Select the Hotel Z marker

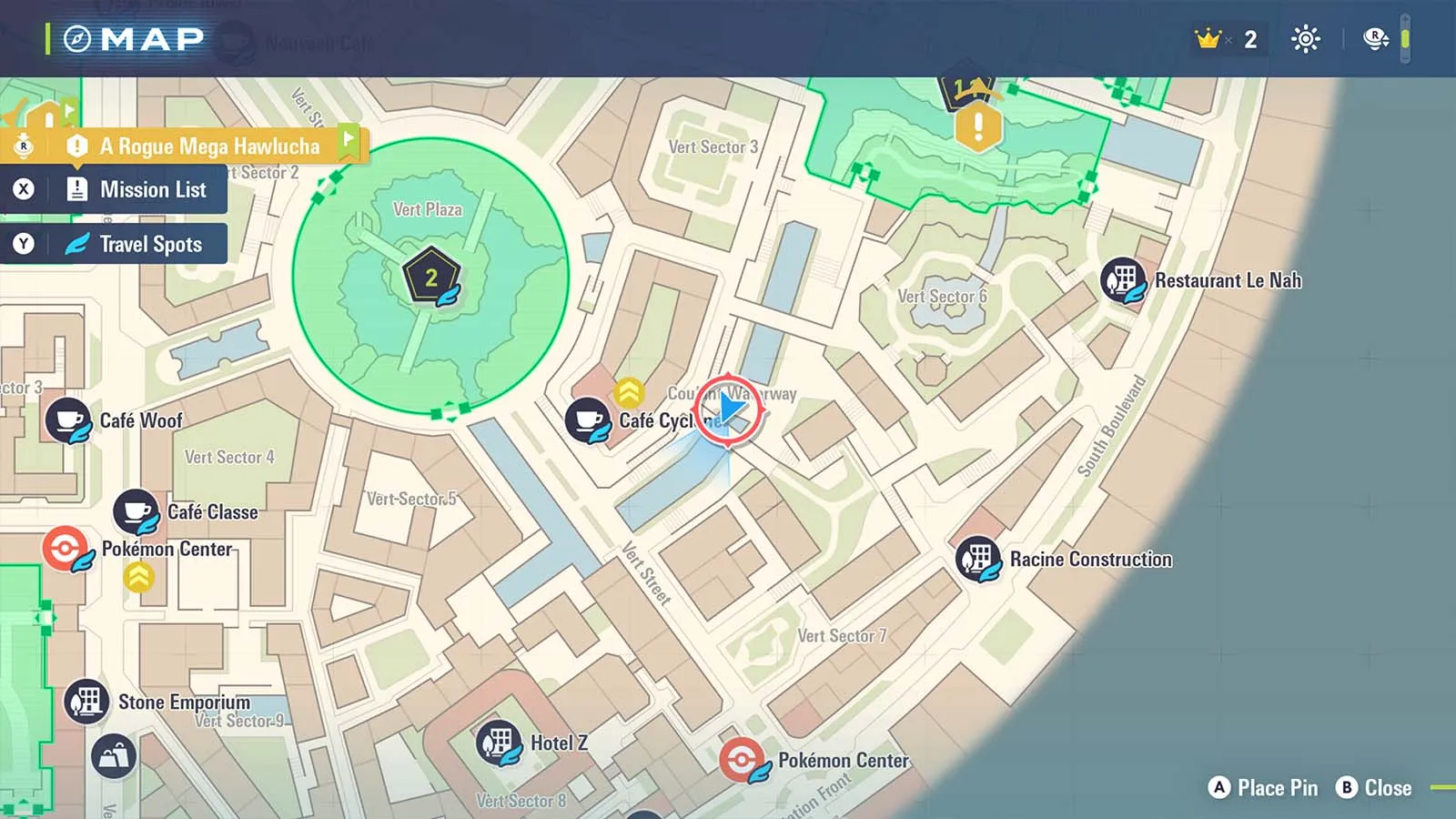pyautogui.click(x=499, y=743)
